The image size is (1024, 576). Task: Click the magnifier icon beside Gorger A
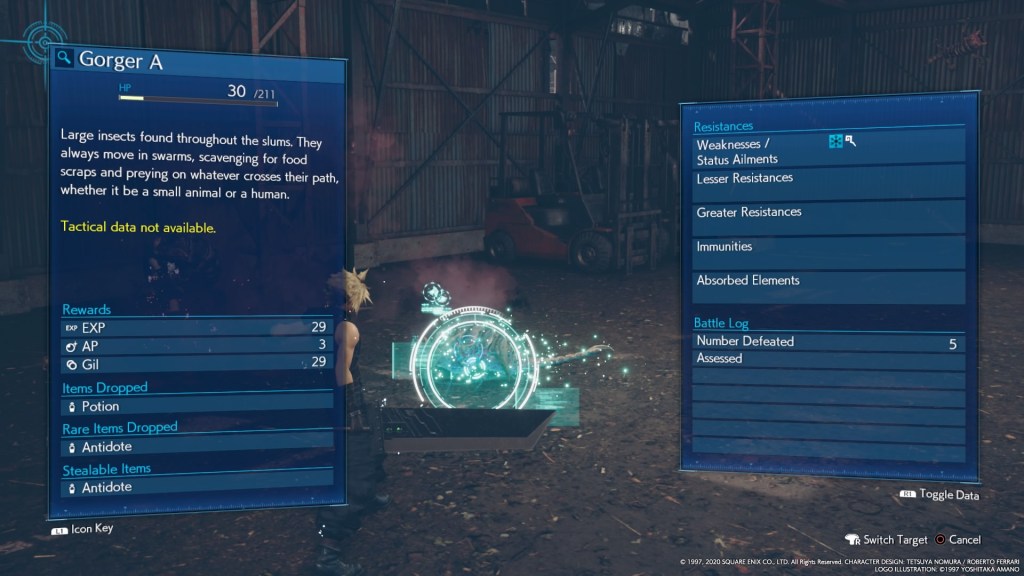(x=64, y=58)
